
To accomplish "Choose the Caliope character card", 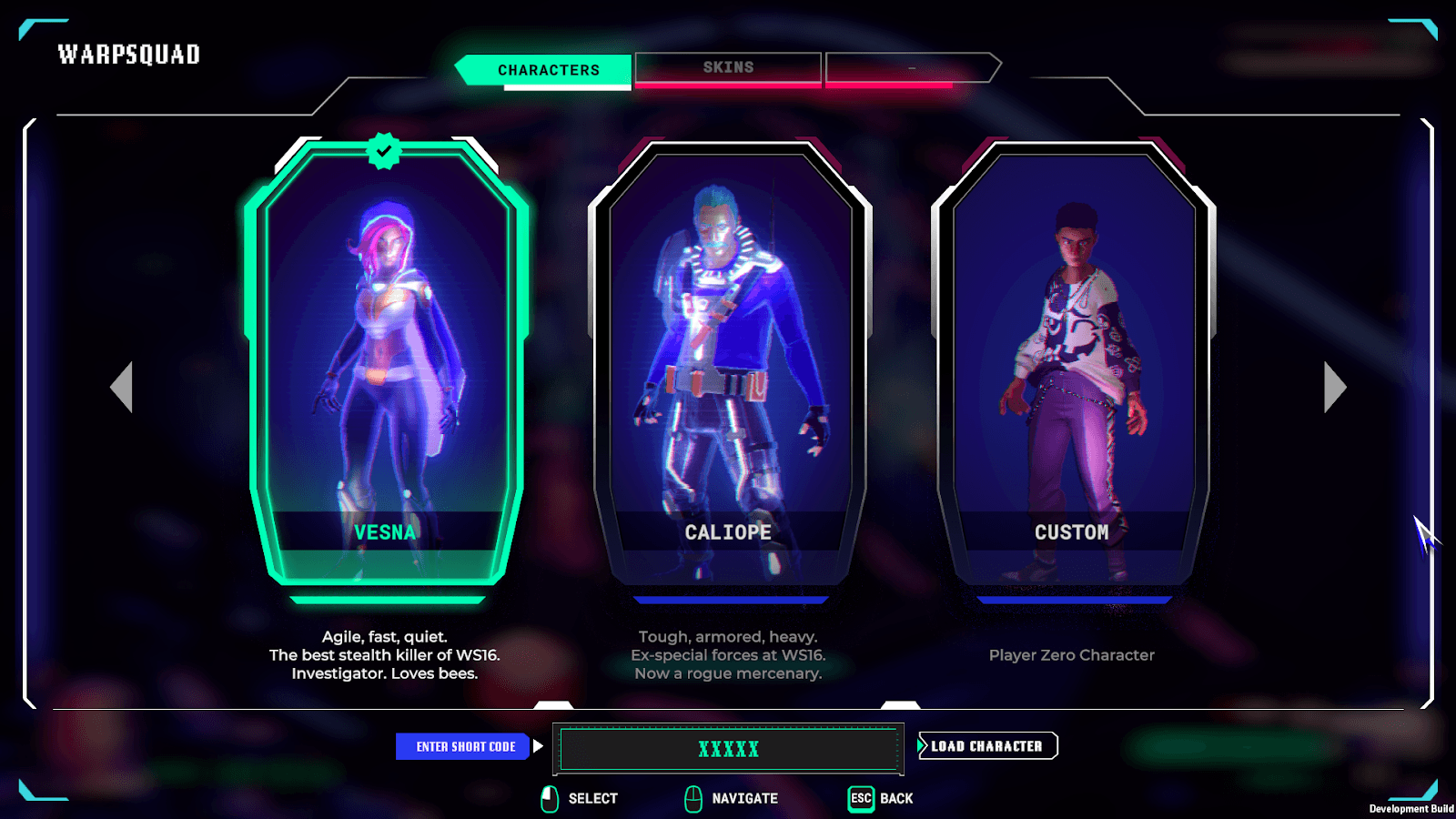I will click(729, 364).
